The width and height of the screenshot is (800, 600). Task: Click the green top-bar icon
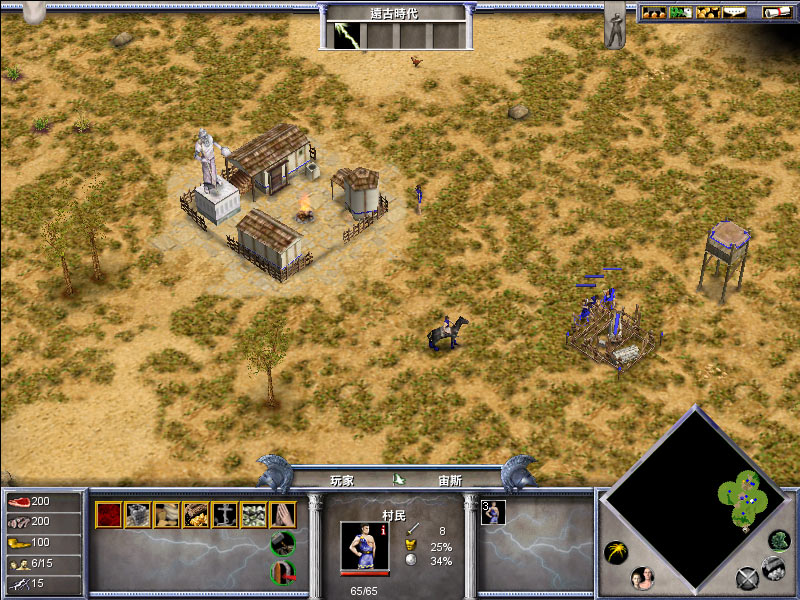[681, 12]
